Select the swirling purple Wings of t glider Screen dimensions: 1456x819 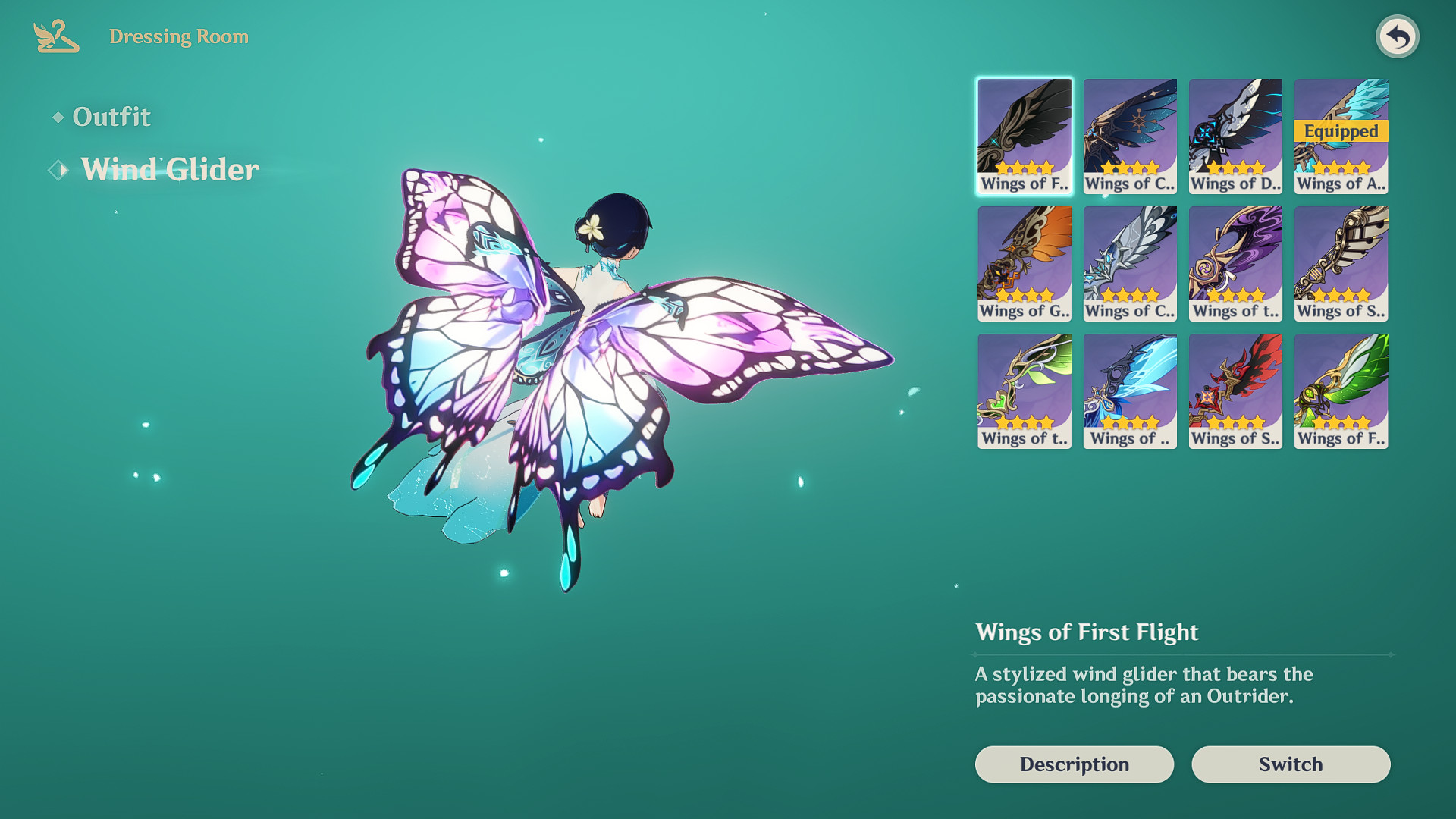click(x=1235, y=262)
